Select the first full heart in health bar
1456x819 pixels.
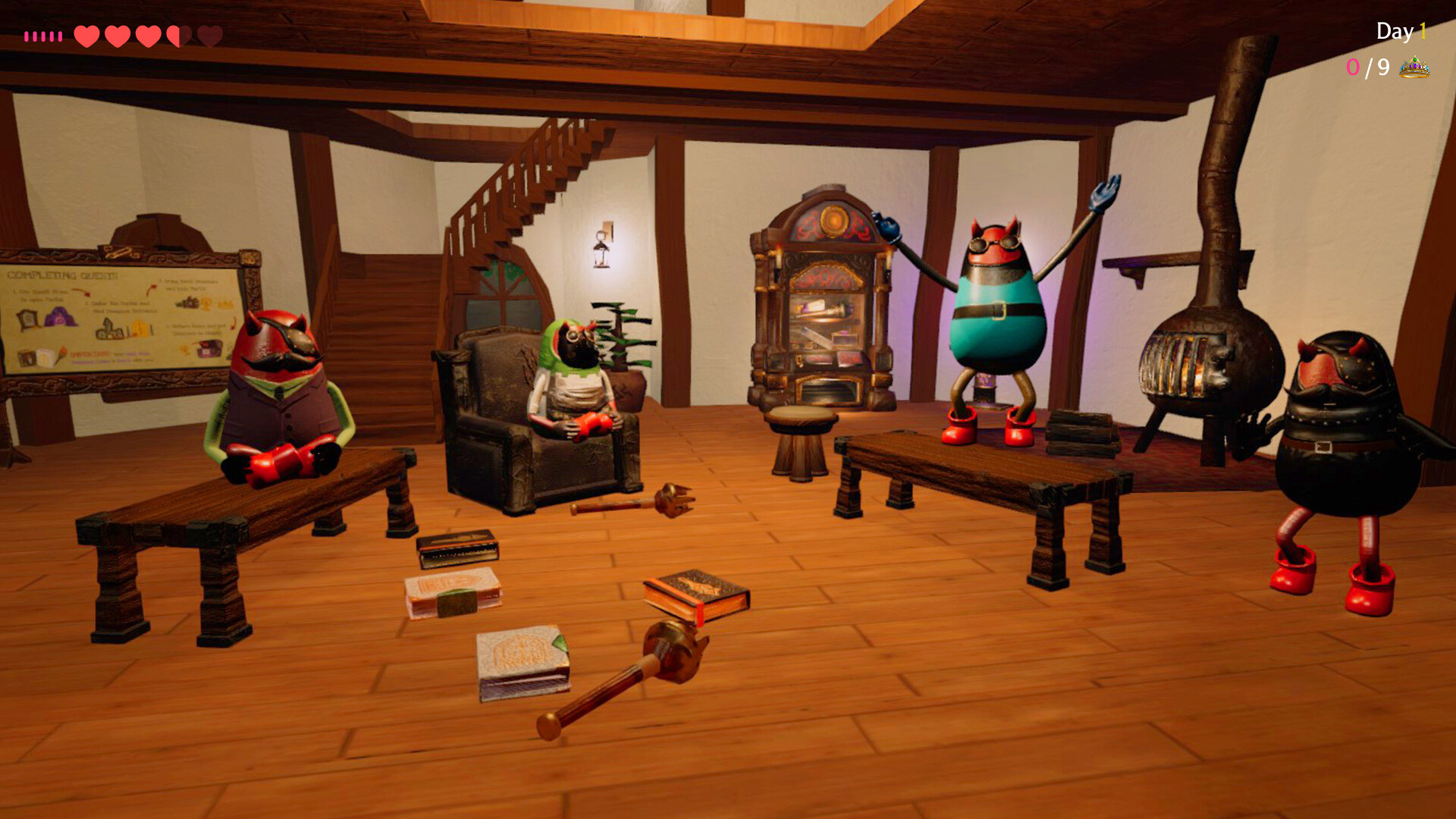click(x=86, y=35)
